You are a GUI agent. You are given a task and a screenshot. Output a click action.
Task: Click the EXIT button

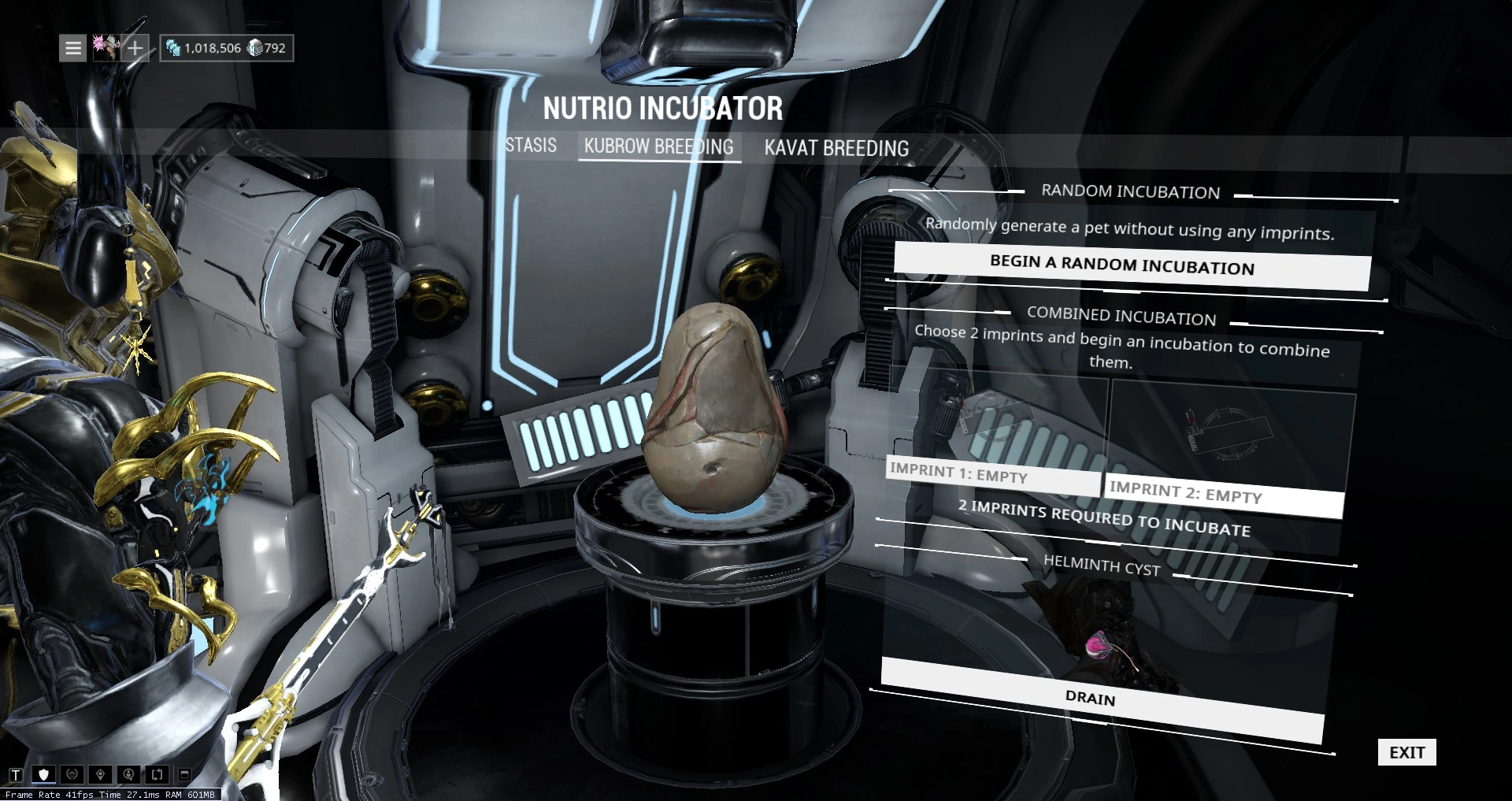point(1406,752)
